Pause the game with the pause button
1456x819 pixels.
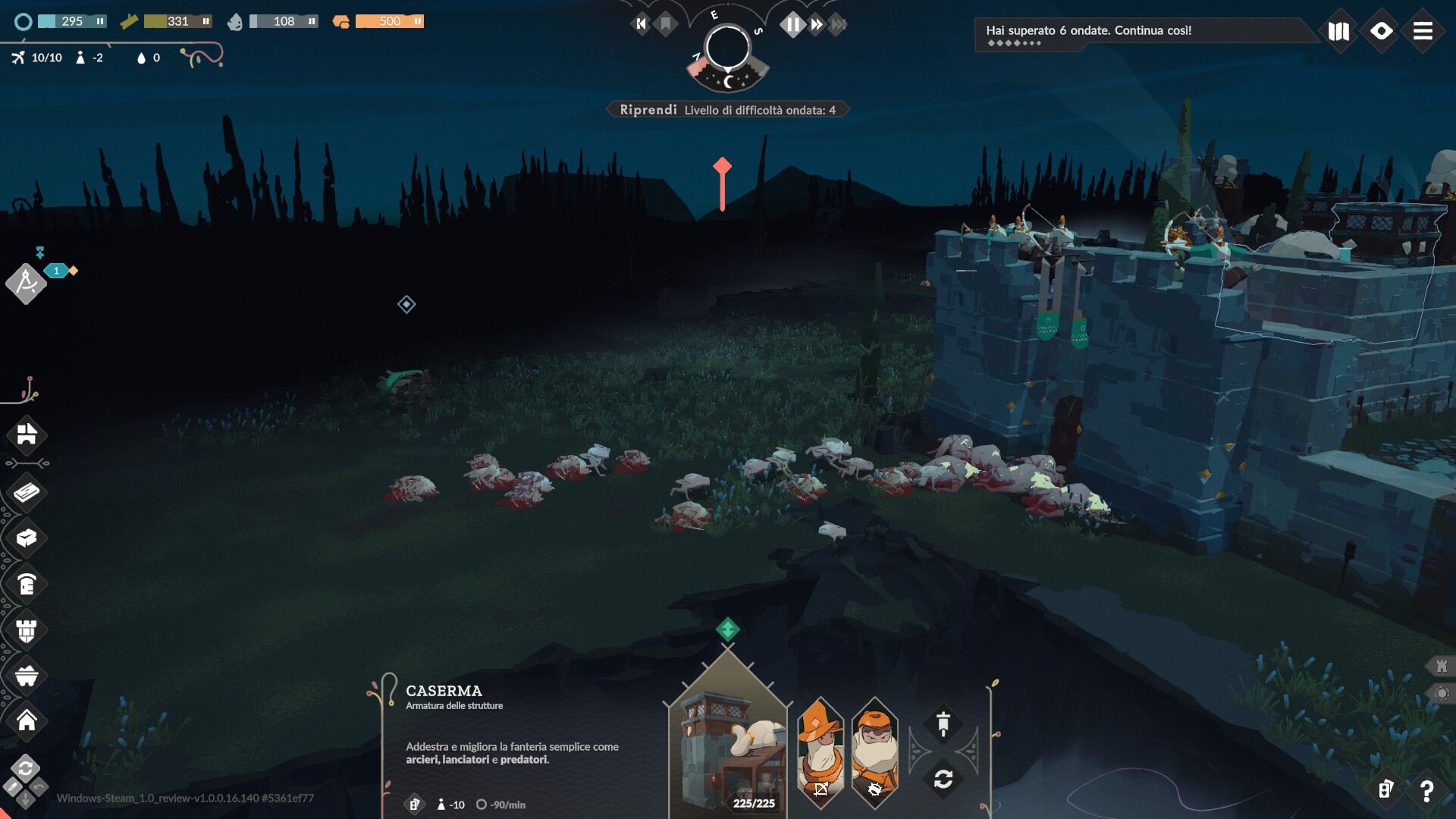(792, 24)
